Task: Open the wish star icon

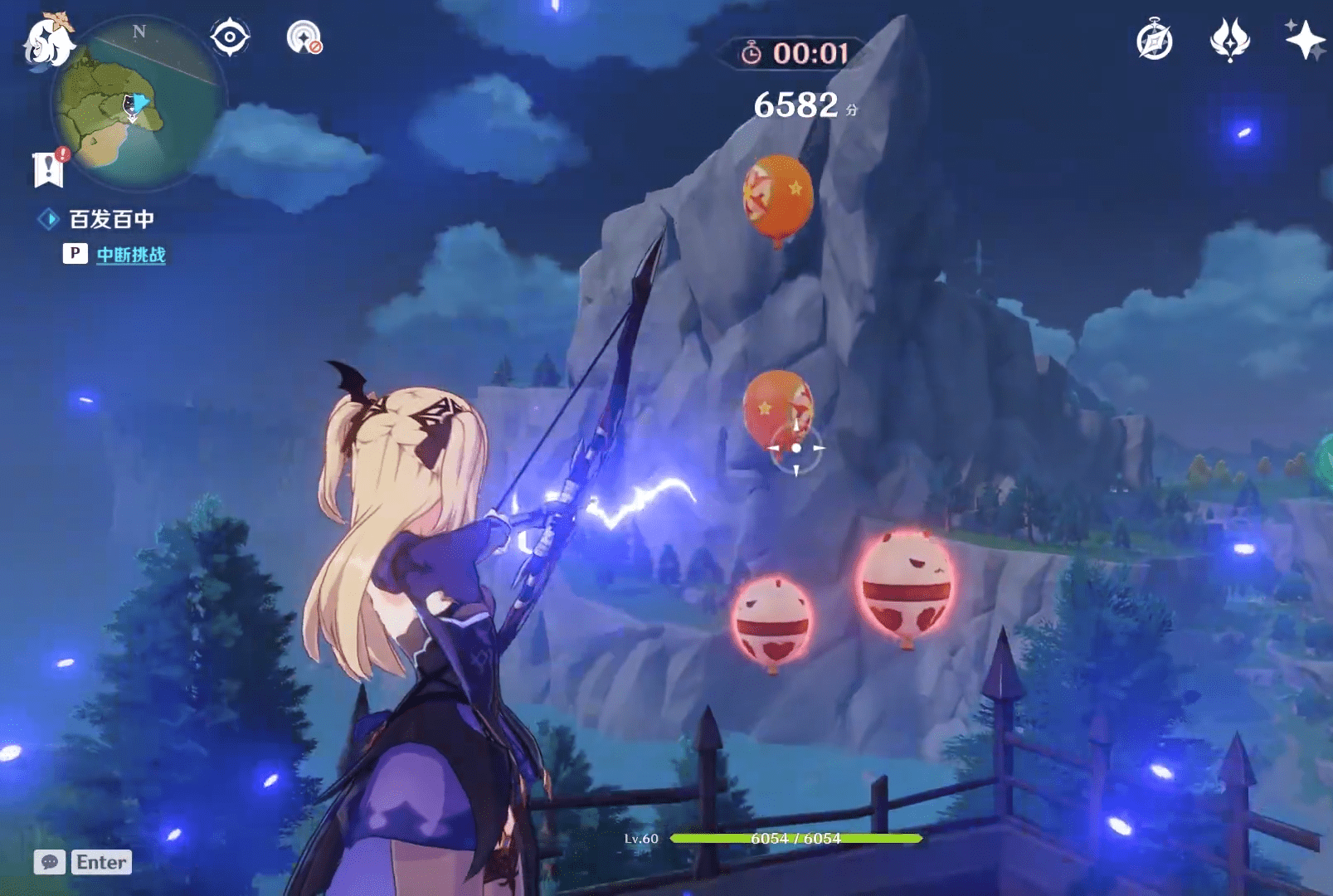Action: [x=1303, y=39]
